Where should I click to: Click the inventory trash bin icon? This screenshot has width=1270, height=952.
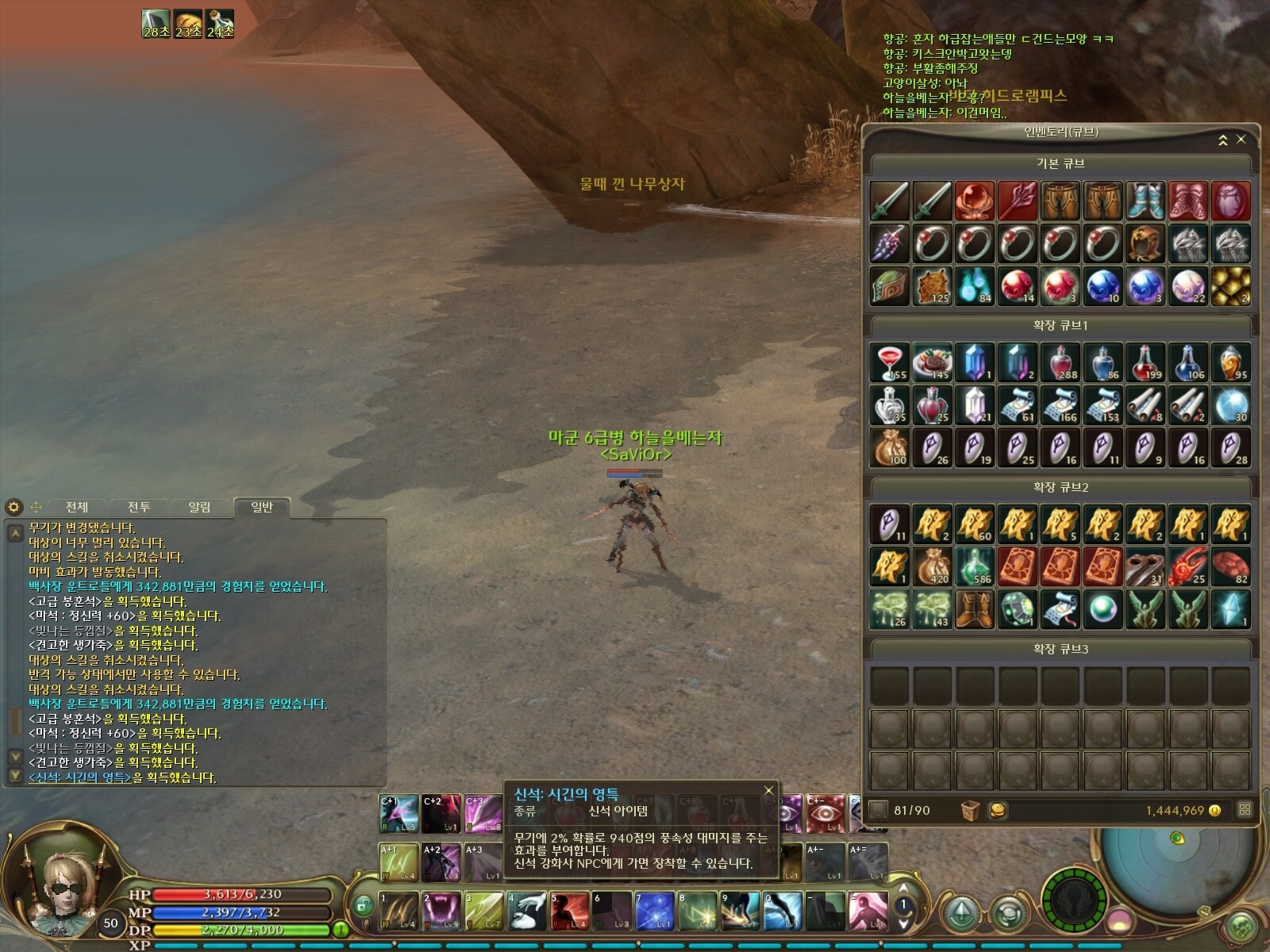pos(970,810)
